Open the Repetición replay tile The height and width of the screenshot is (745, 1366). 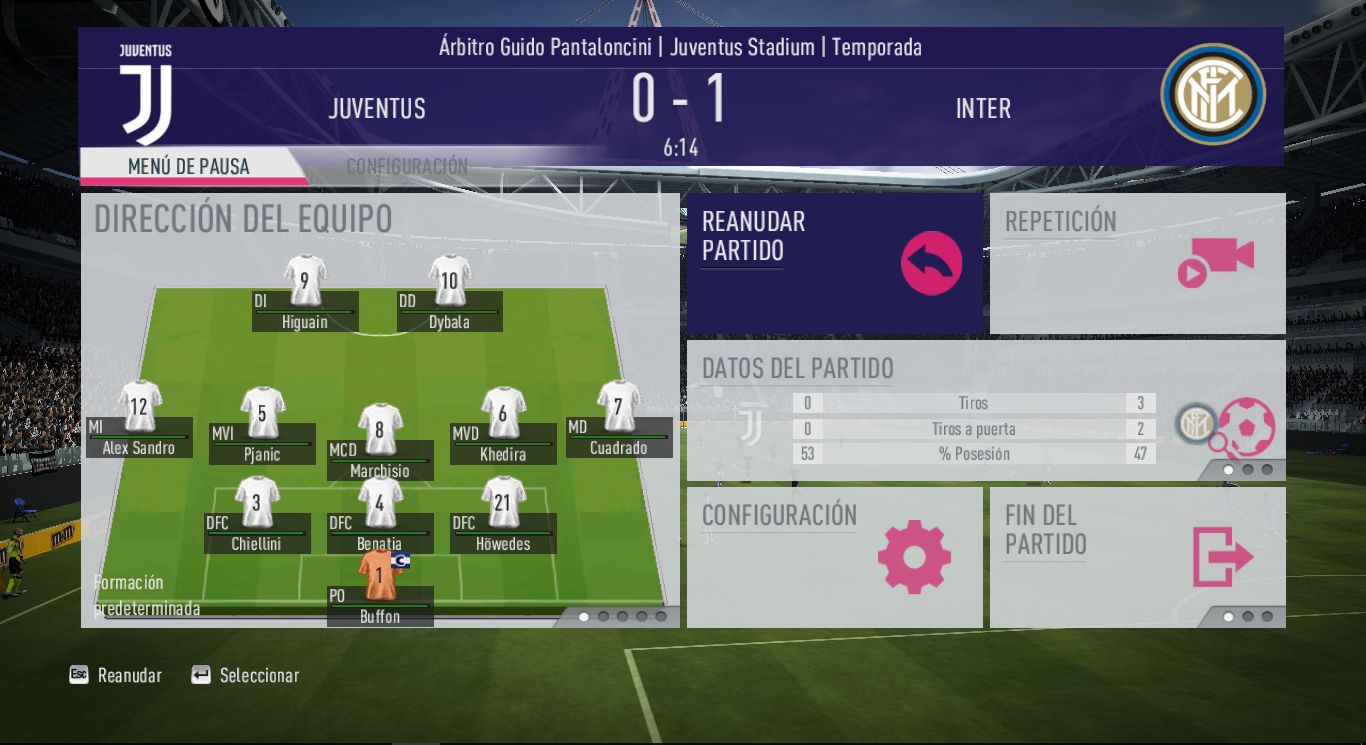click(1137, 262)
